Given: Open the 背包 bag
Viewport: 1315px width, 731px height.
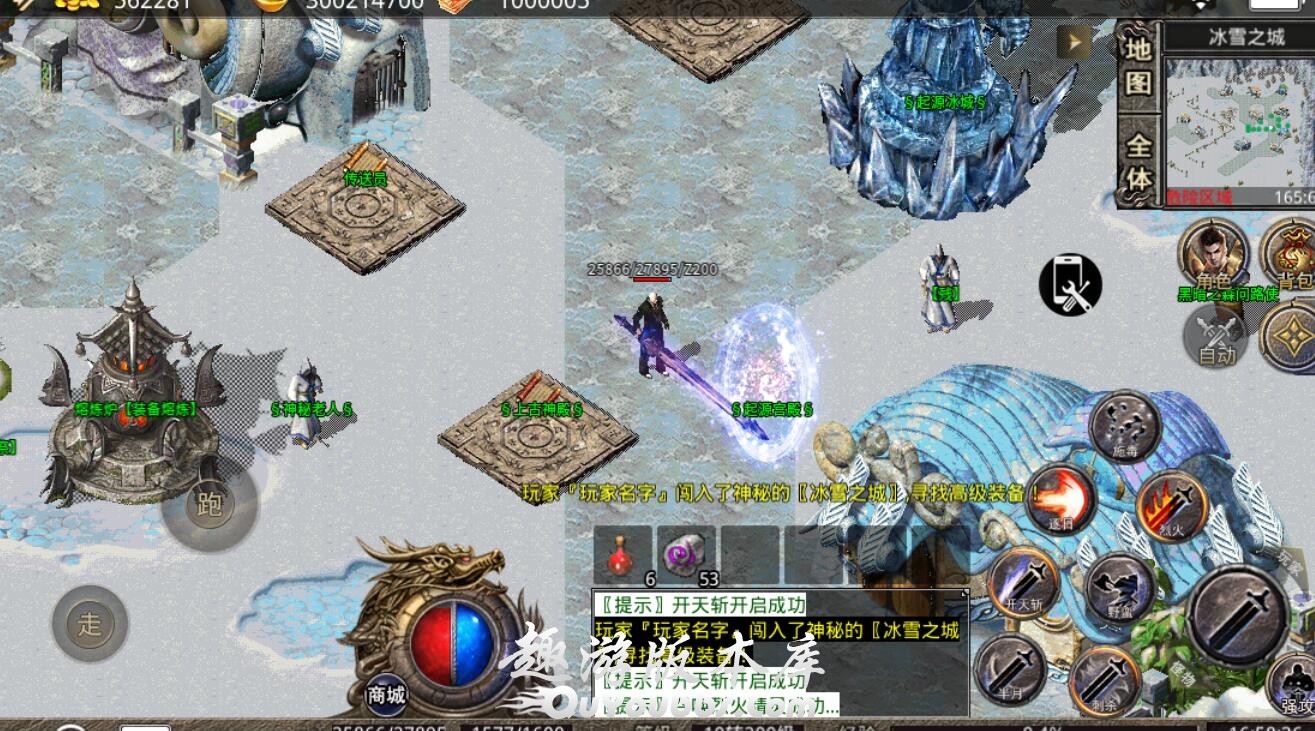Looking at the screenshot, I should pos(1290,254).
